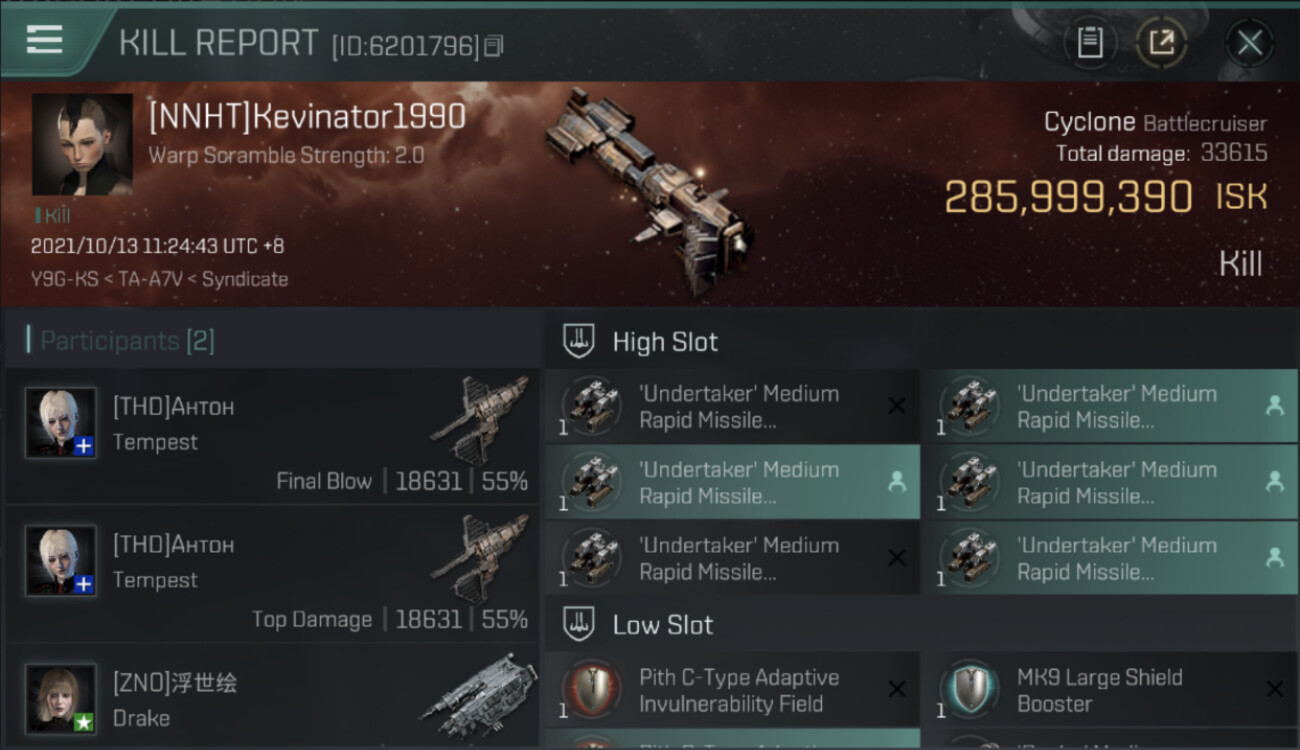Open the Drake pilot participant row

(x=272, y=700)
